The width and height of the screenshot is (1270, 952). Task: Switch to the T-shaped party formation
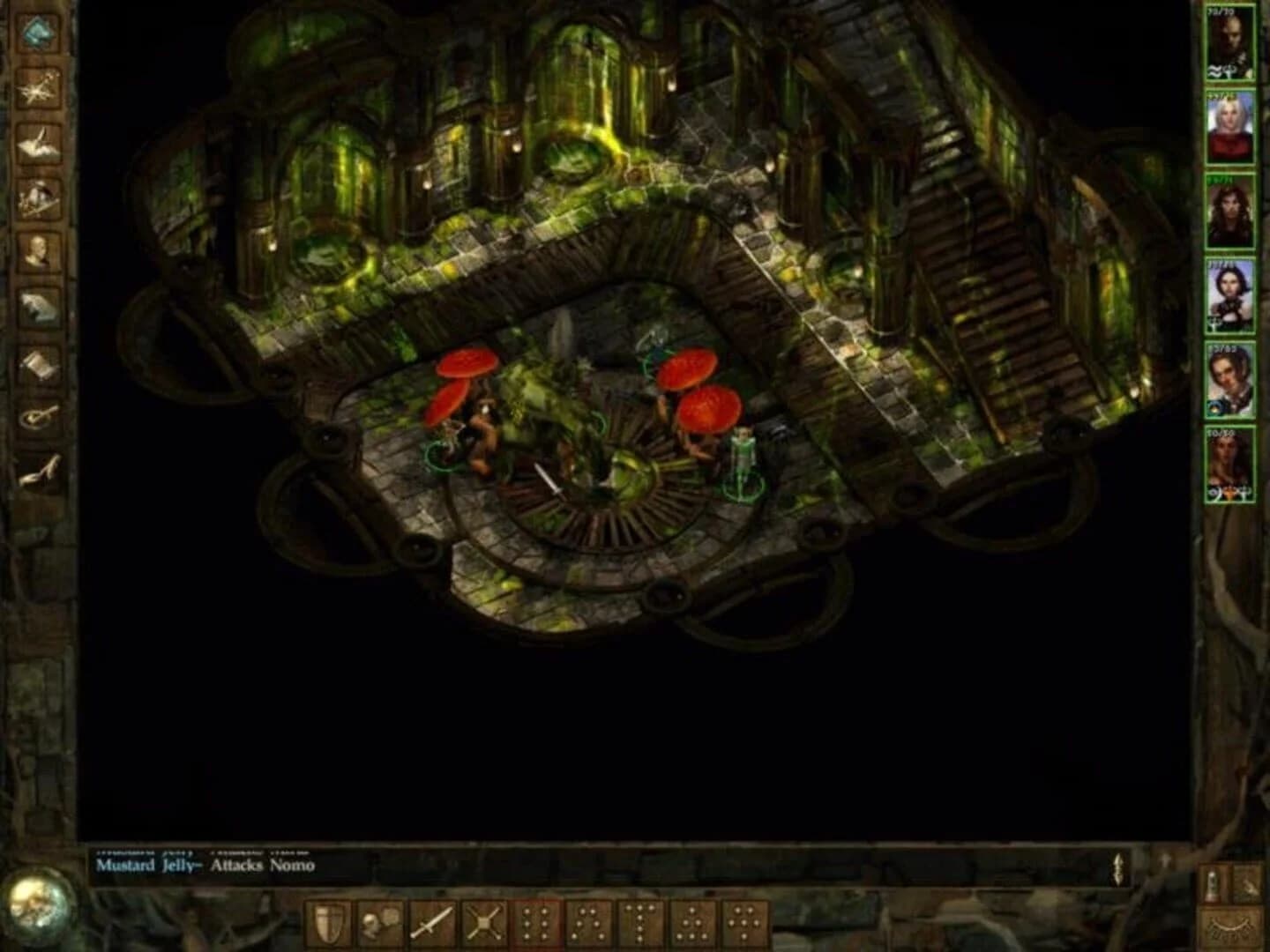click(637, 921)
